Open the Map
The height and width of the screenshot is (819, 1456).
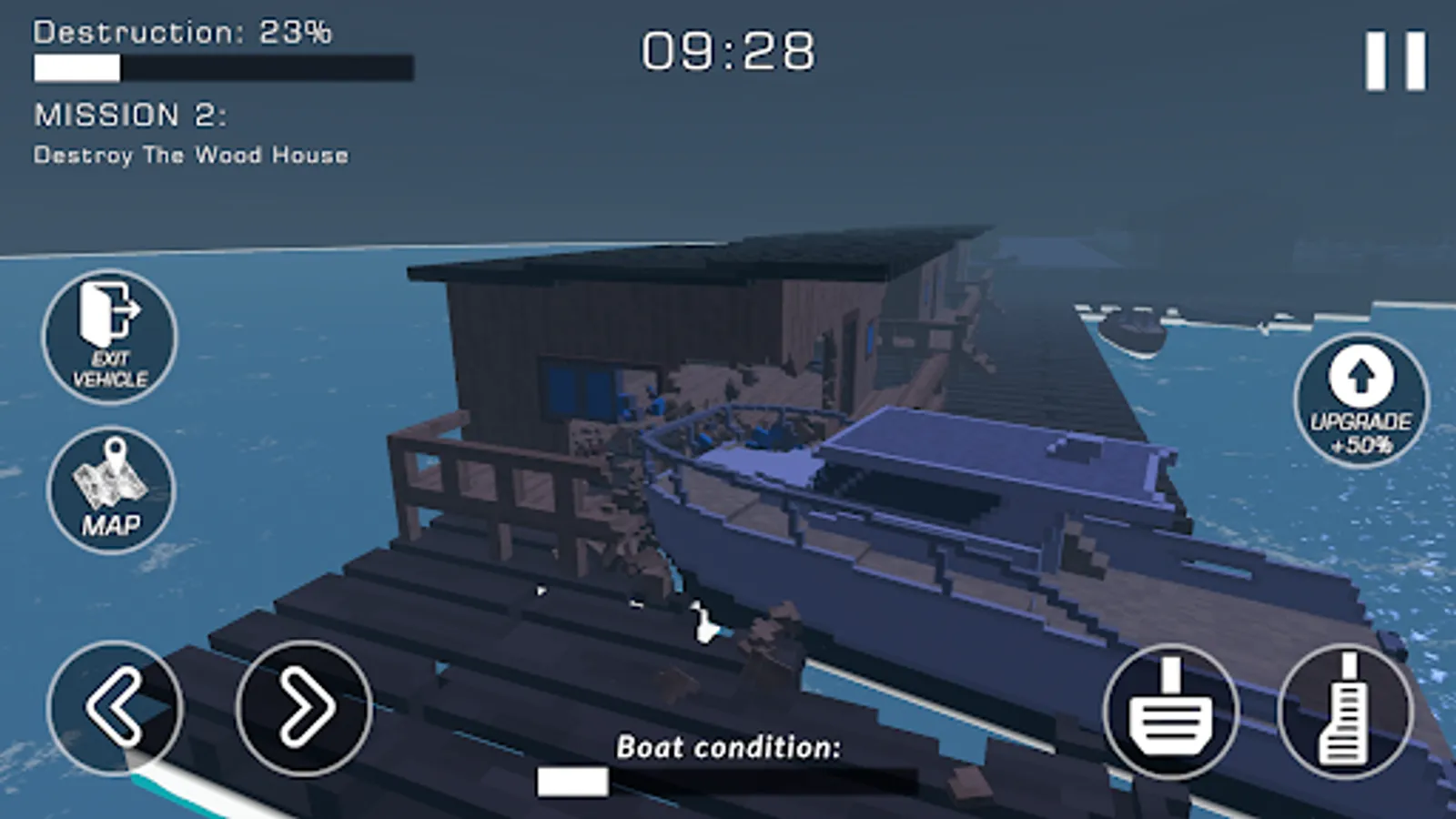(108, 490)
